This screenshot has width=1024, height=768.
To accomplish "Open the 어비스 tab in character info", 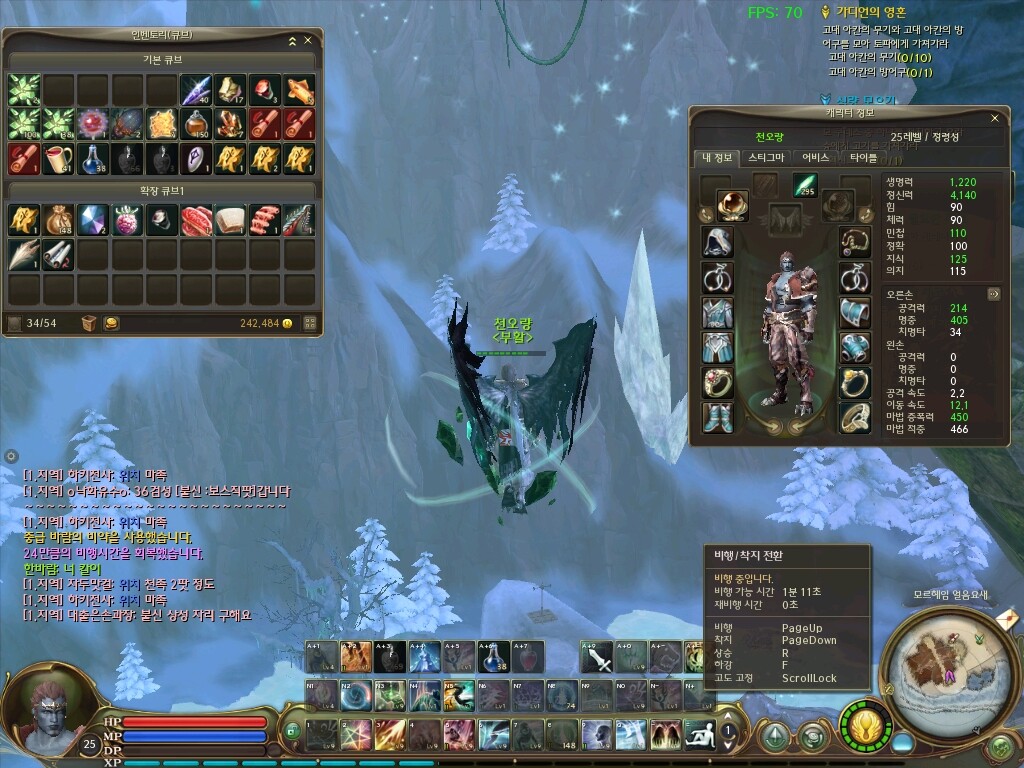I will click(815, 157).
